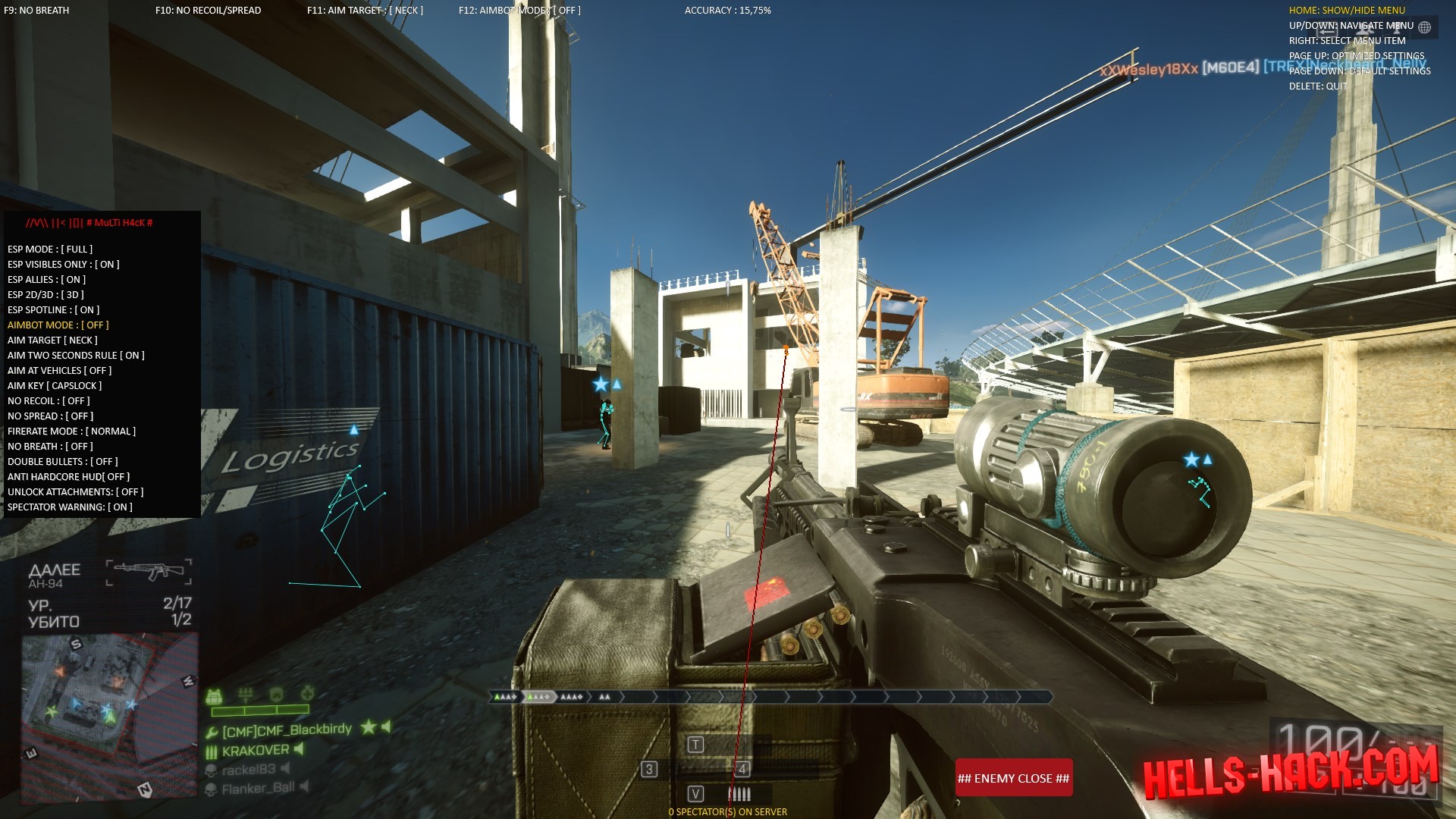Switch the ESP 2D/3D setting
This screenshot has height=819, width=1456.
[45, 294]
